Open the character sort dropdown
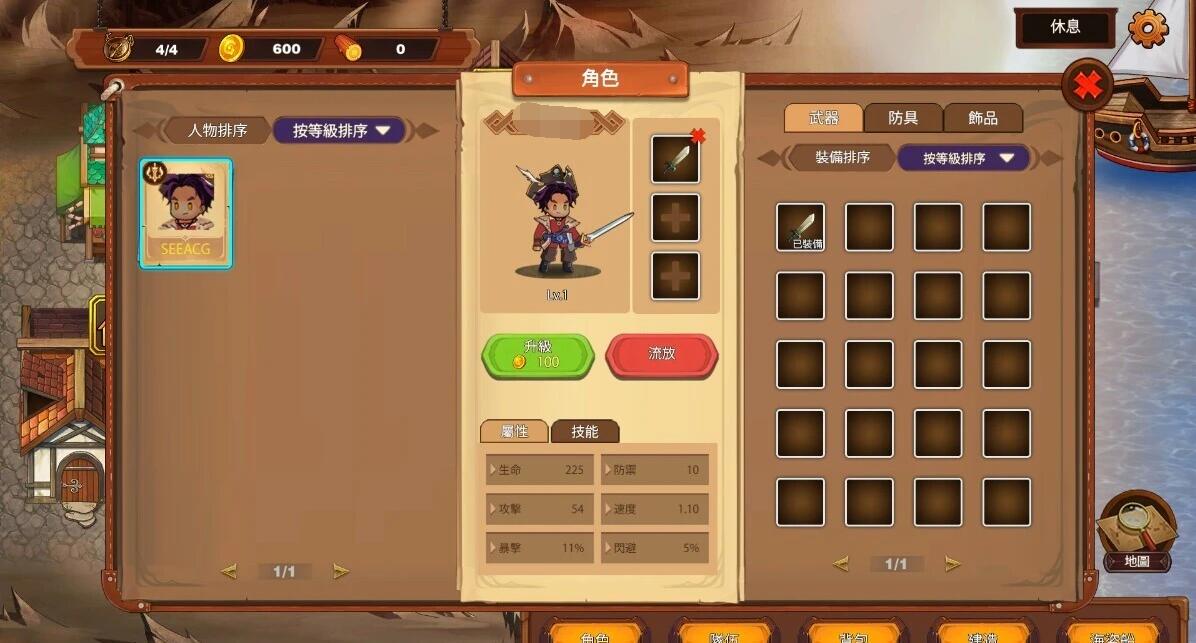Image resolution: width=1196 pixels, height=643 pixels. (x=339, y=131)
